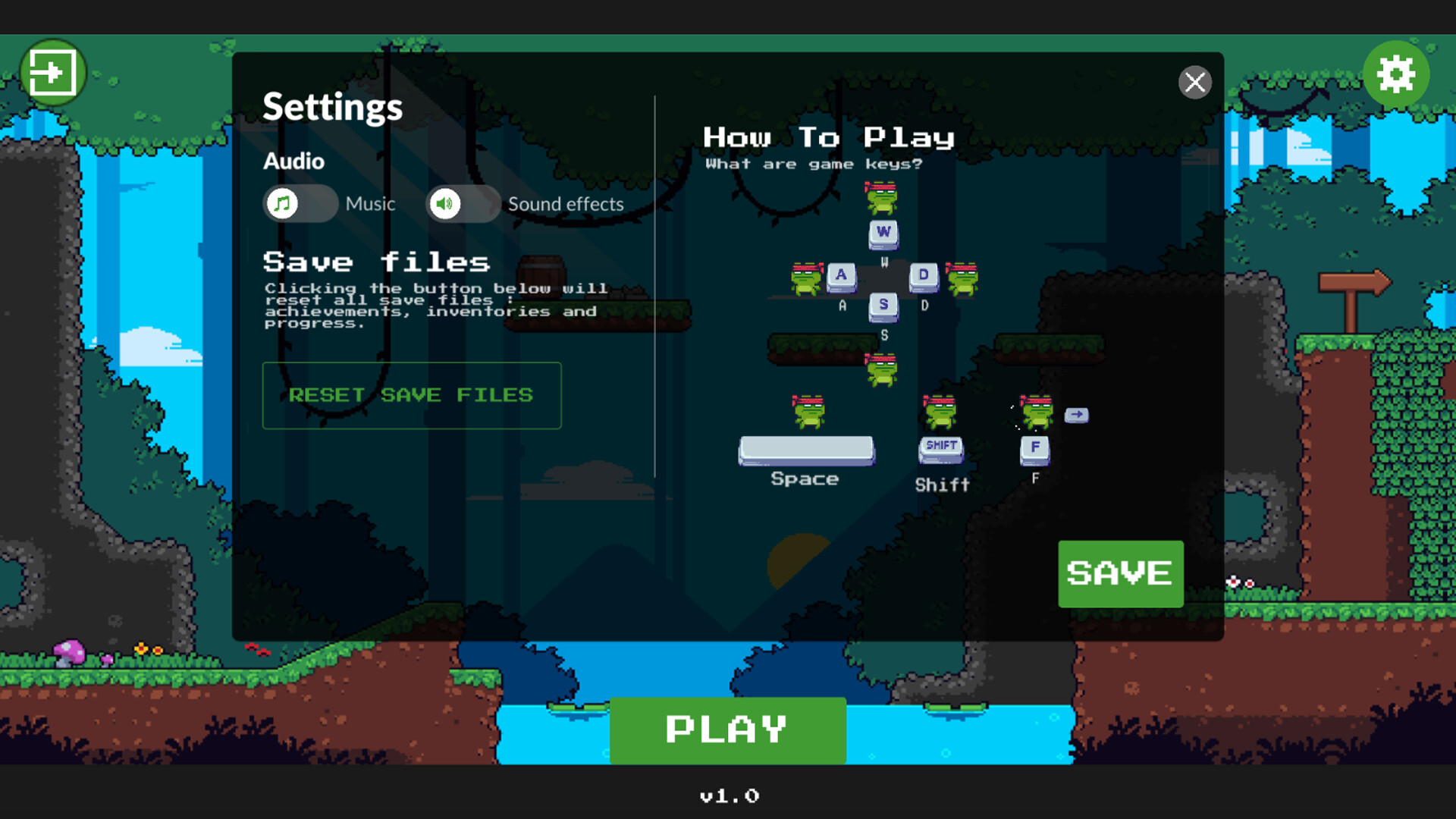Toggle the Music switch
Viewport: 1456px width, 819px height.
click(x=300, y=203)
